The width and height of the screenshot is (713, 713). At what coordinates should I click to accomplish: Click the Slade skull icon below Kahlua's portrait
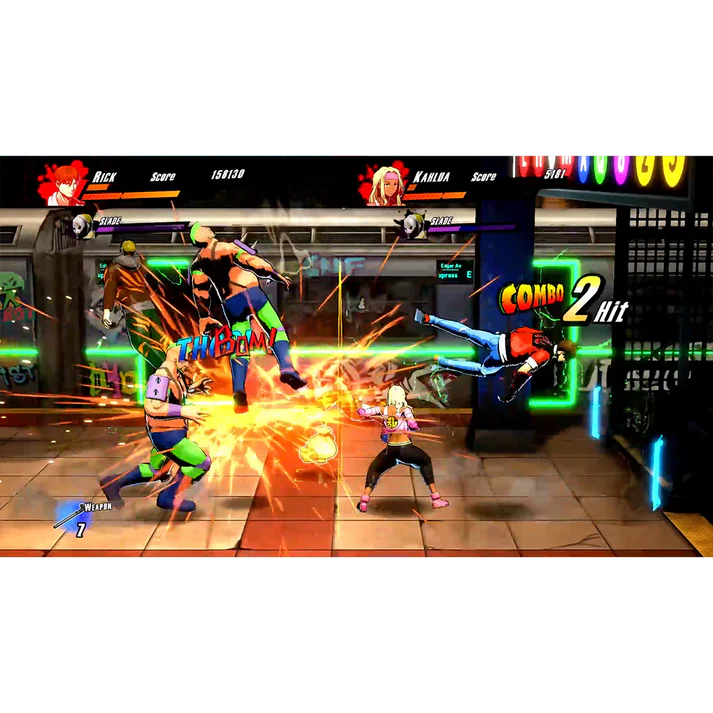410,226
